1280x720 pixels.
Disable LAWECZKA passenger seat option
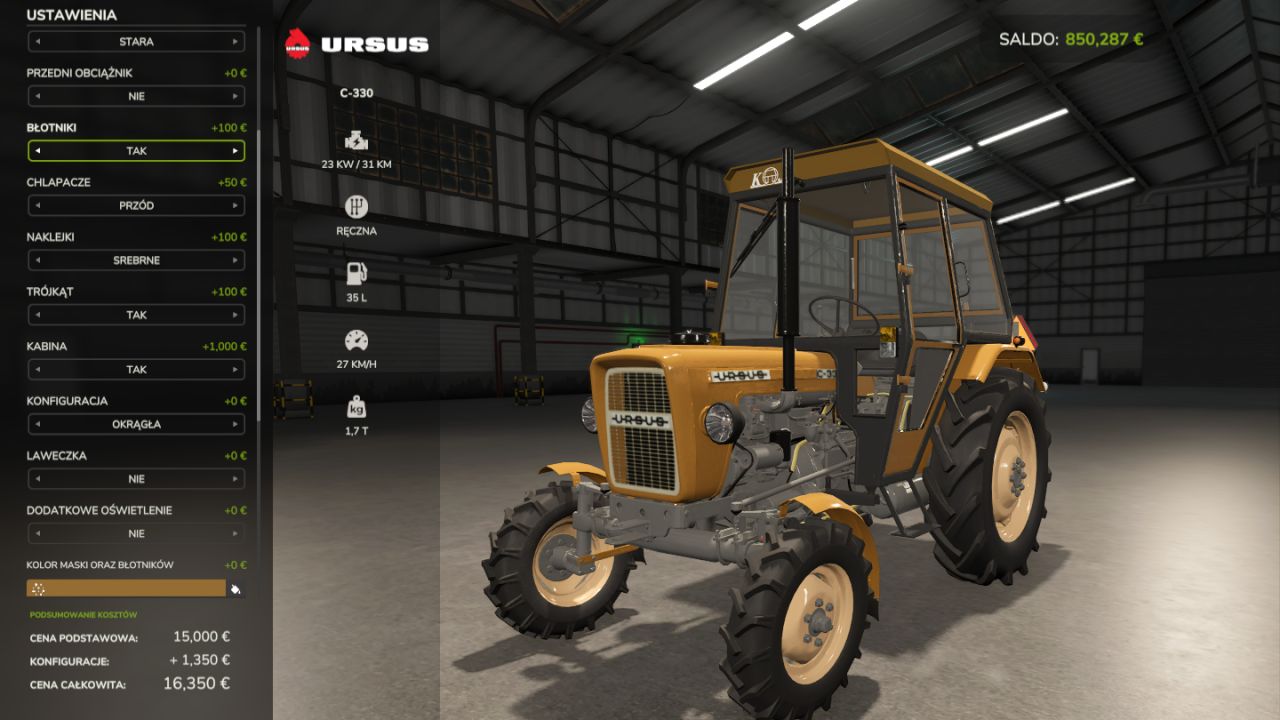[136, 478]
